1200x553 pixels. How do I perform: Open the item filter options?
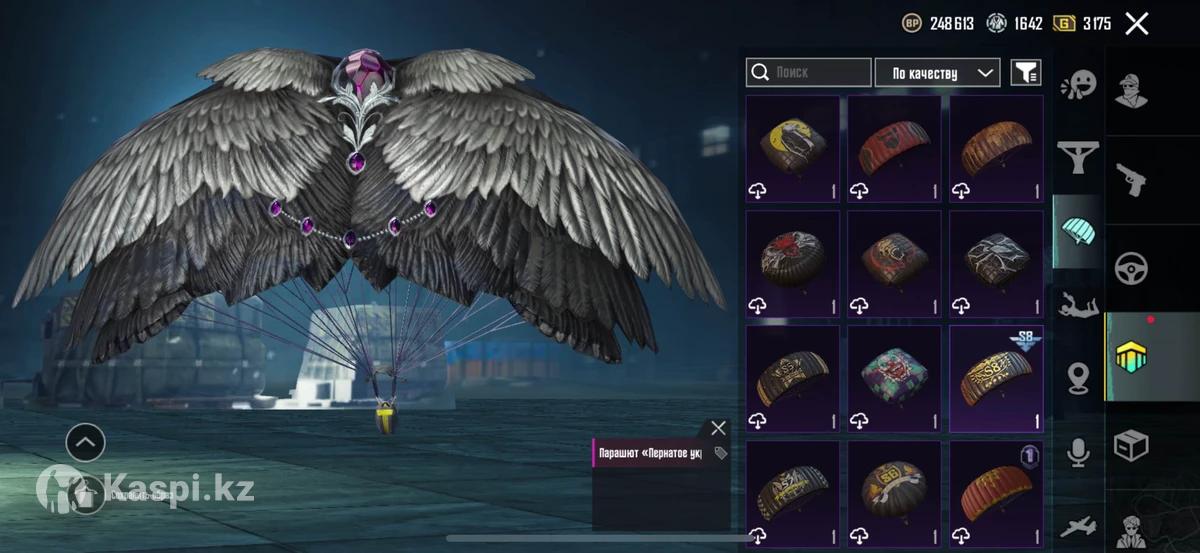(x=1025, y=72)
